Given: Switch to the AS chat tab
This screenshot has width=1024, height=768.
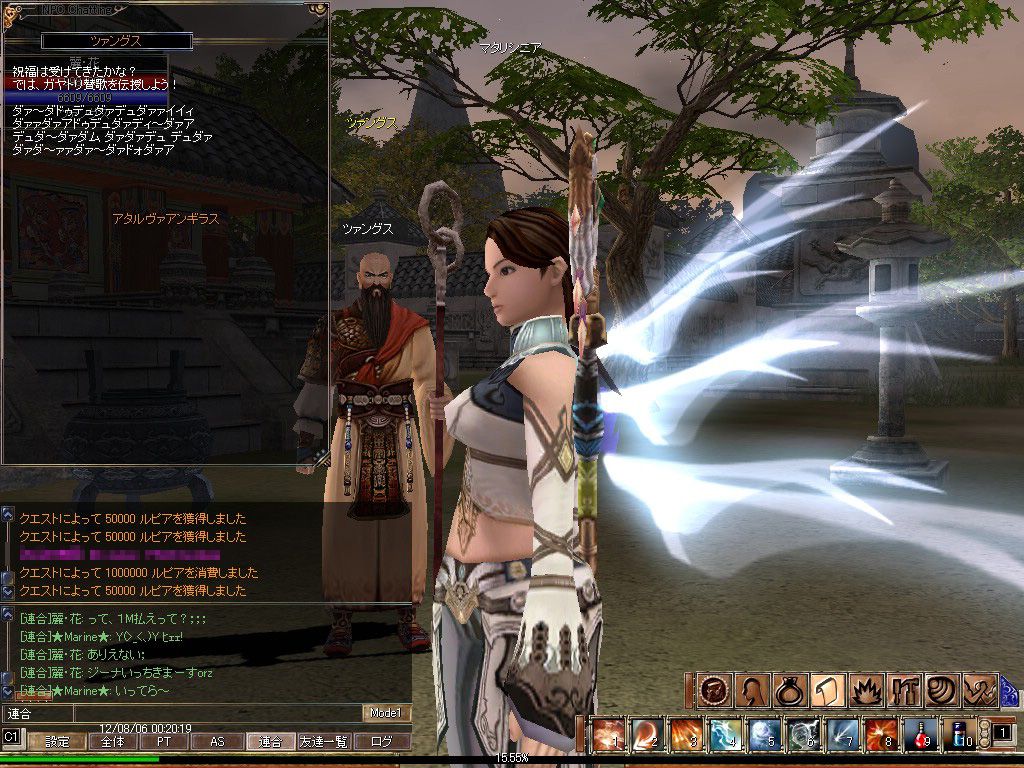Looking at the screenshot, I should point(217,742).
